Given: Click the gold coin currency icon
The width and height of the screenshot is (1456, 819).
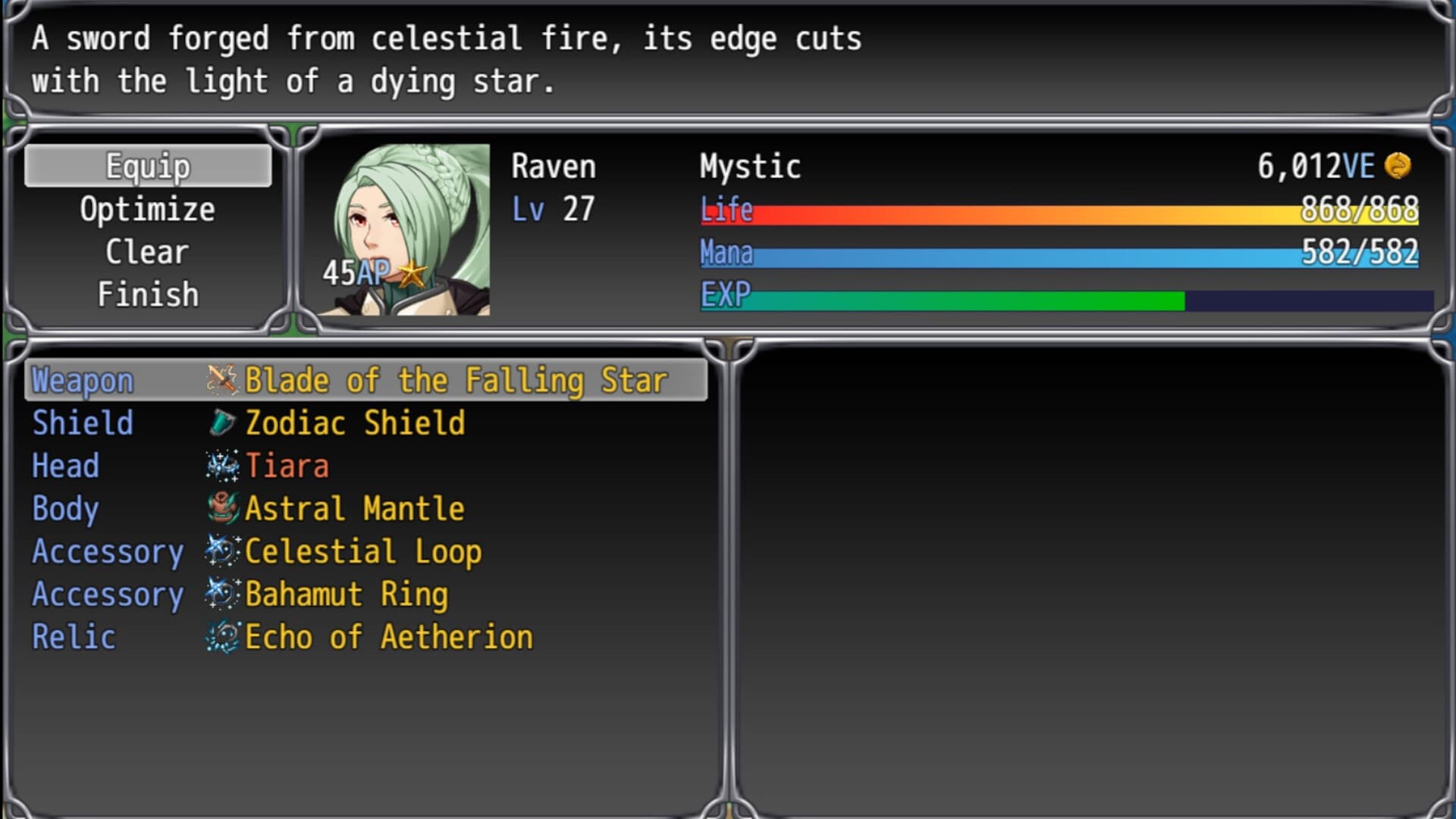Looking at the screenshot, I should click(x=1399, y=166).
